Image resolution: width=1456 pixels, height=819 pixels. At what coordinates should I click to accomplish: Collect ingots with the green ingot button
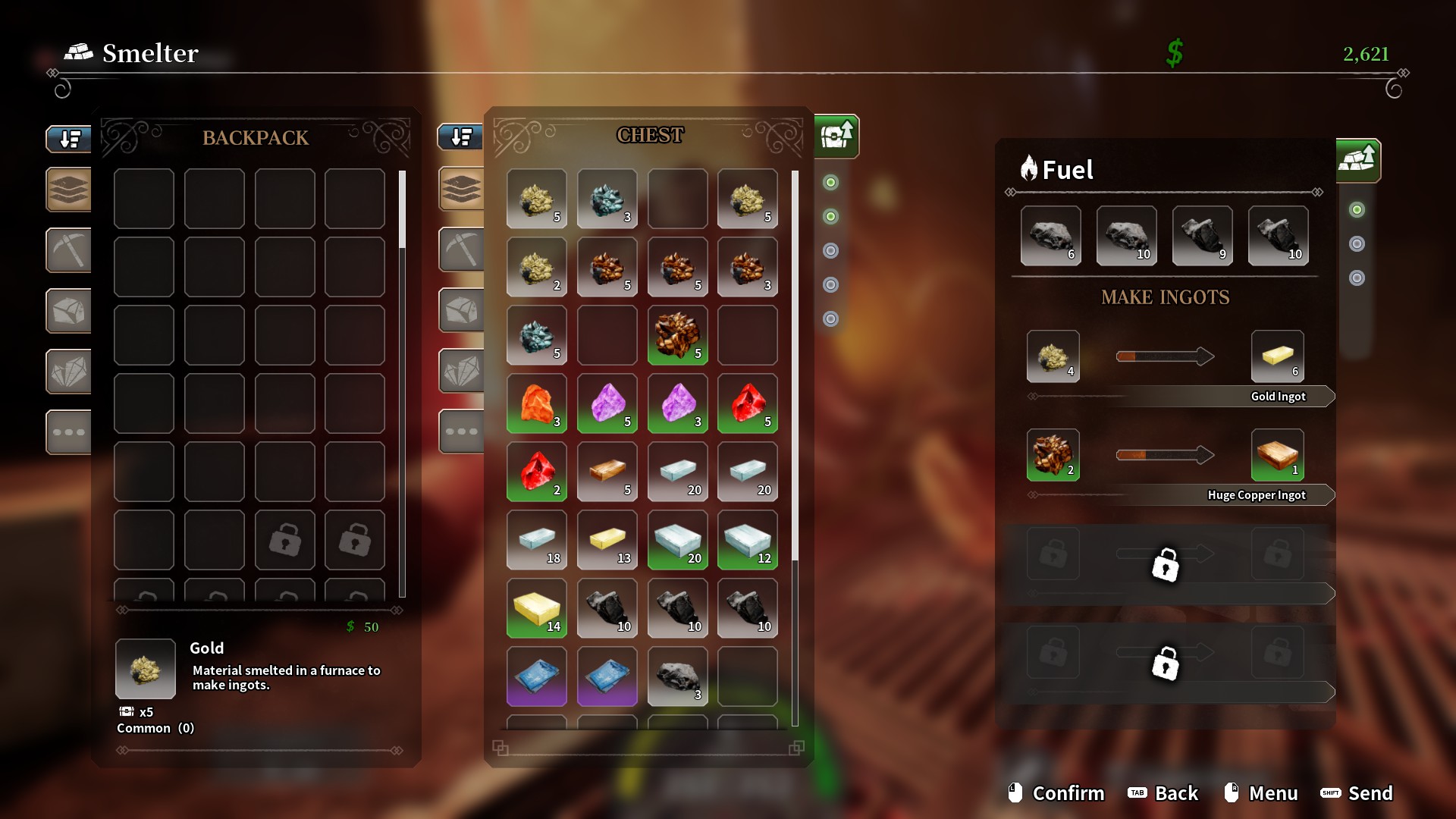[1357, 160]
